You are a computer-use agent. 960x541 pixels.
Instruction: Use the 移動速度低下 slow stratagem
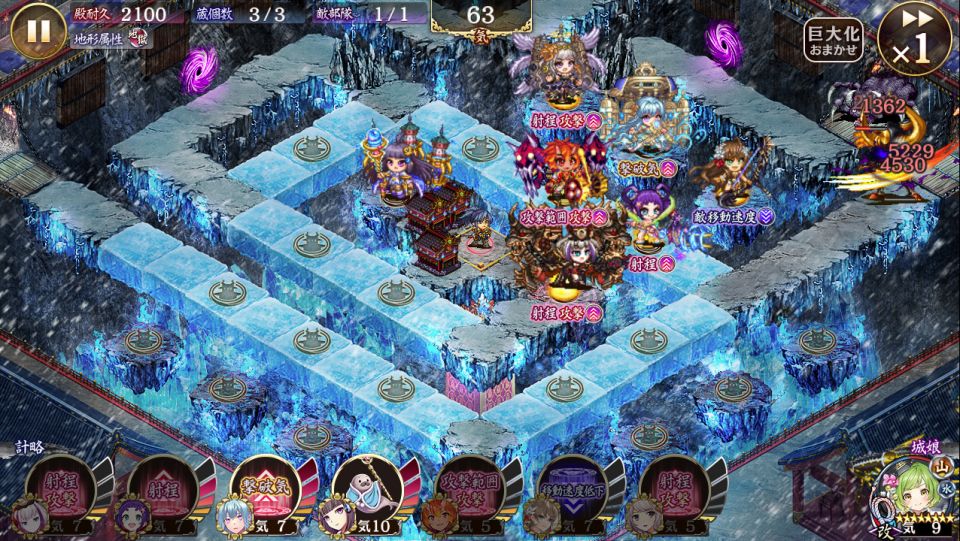point(571,492)
